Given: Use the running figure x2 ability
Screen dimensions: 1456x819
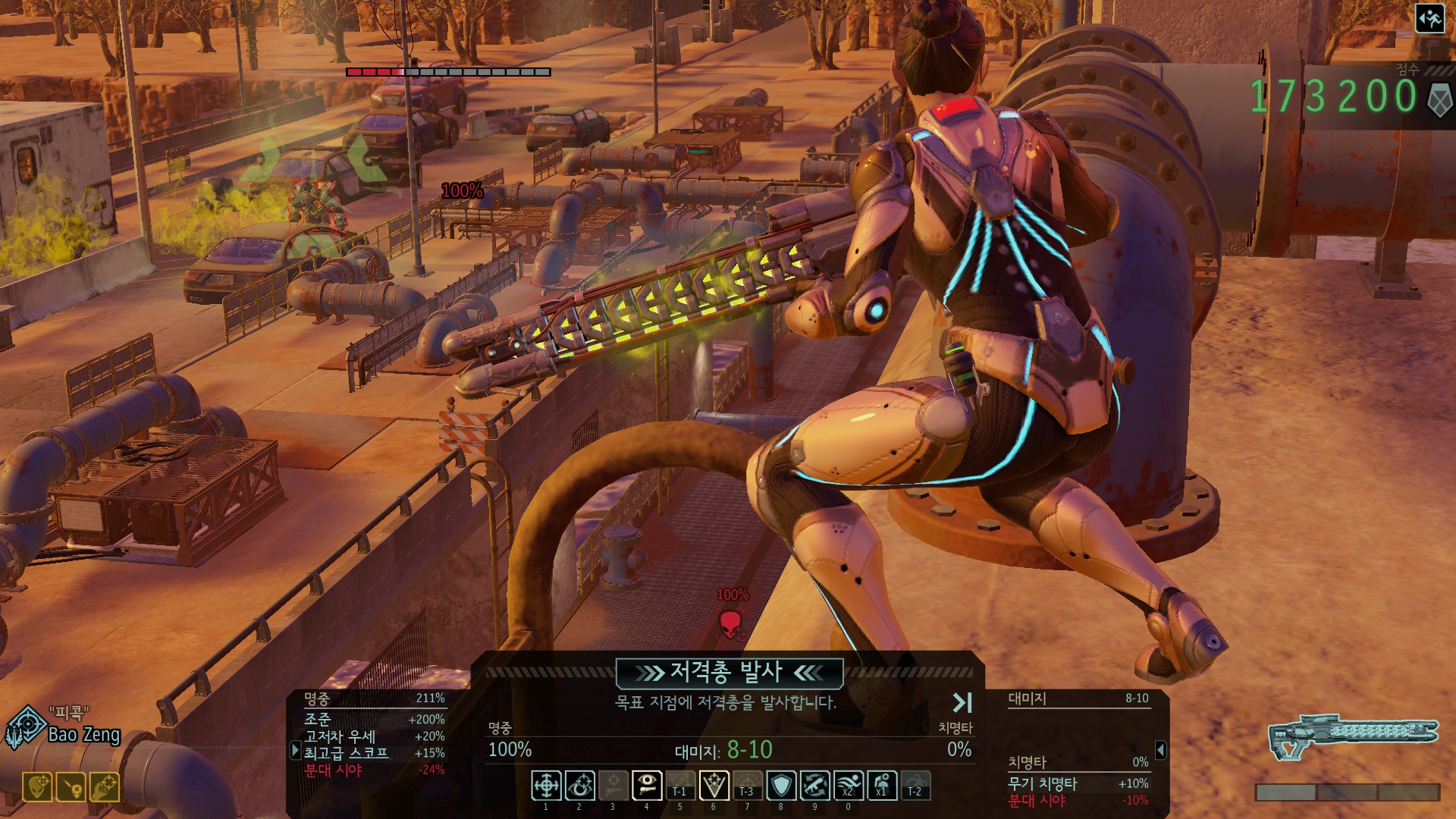Looking at the screenshot, I should pyautogui.click(x=848, y=786).
